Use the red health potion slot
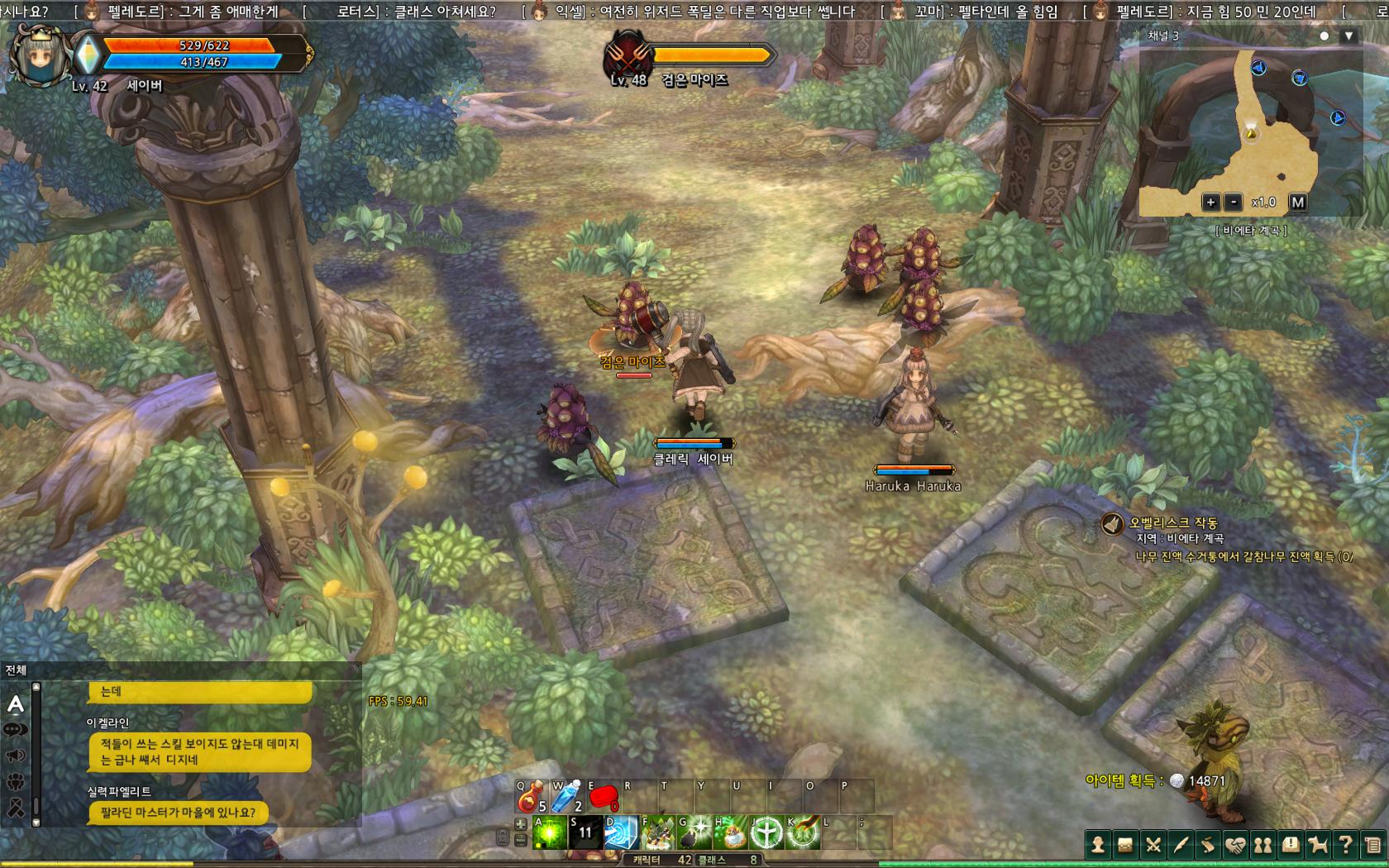This screenshot has height=868, width=1389. [532, 797]
